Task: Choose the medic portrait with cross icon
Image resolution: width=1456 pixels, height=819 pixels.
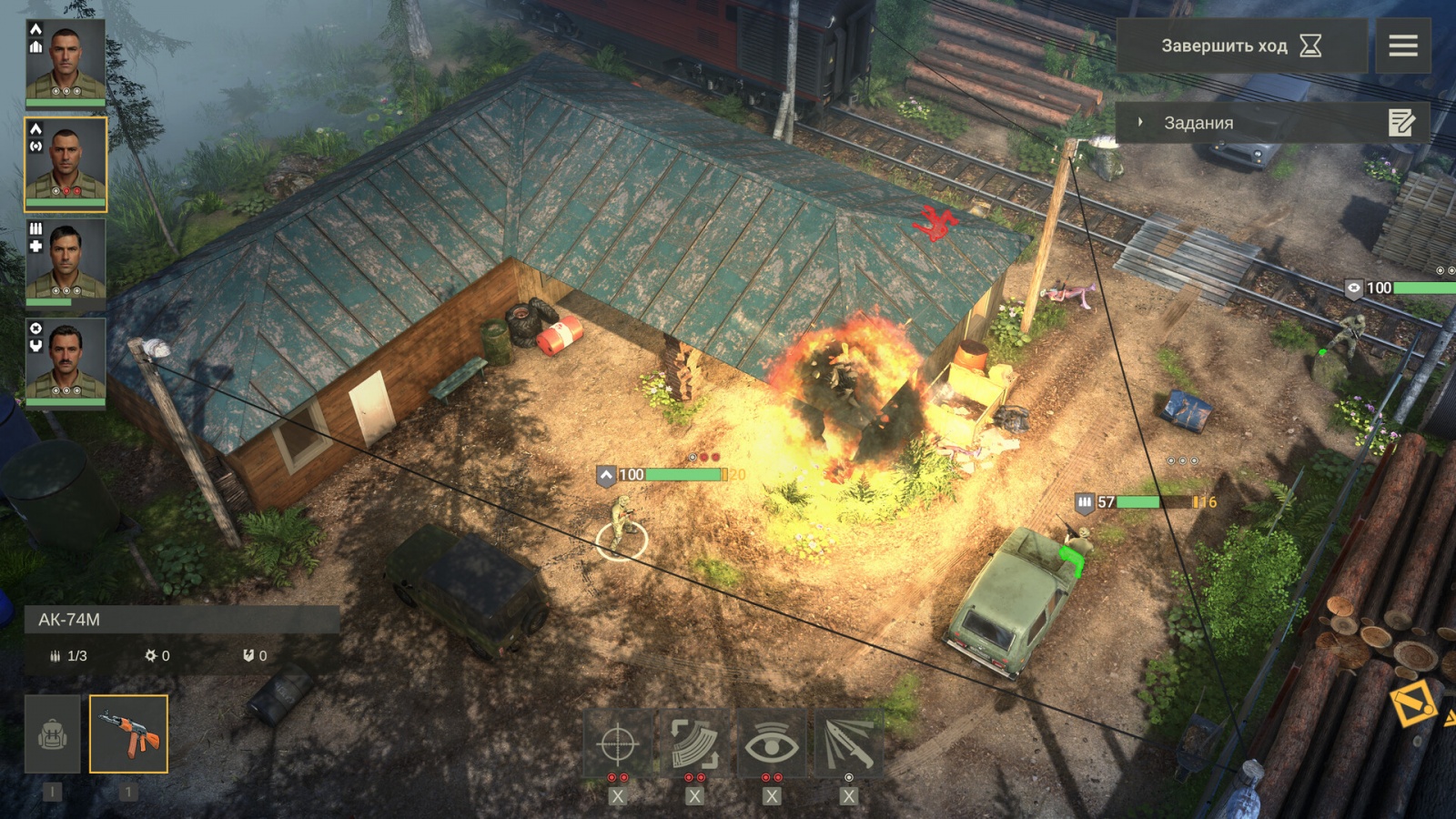Action: tap(66, 262)
